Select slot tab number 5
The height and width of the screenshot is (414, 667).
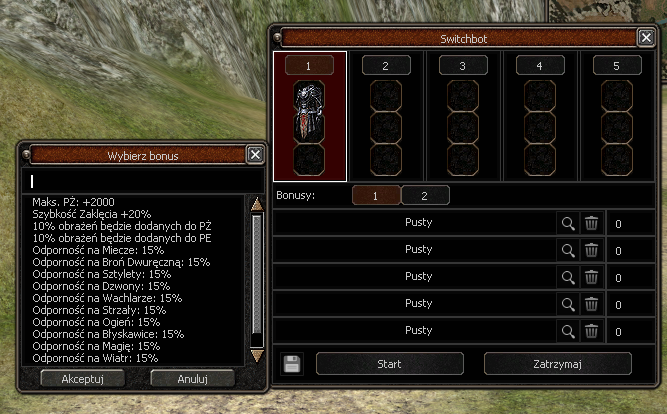[x=617, y=65]
